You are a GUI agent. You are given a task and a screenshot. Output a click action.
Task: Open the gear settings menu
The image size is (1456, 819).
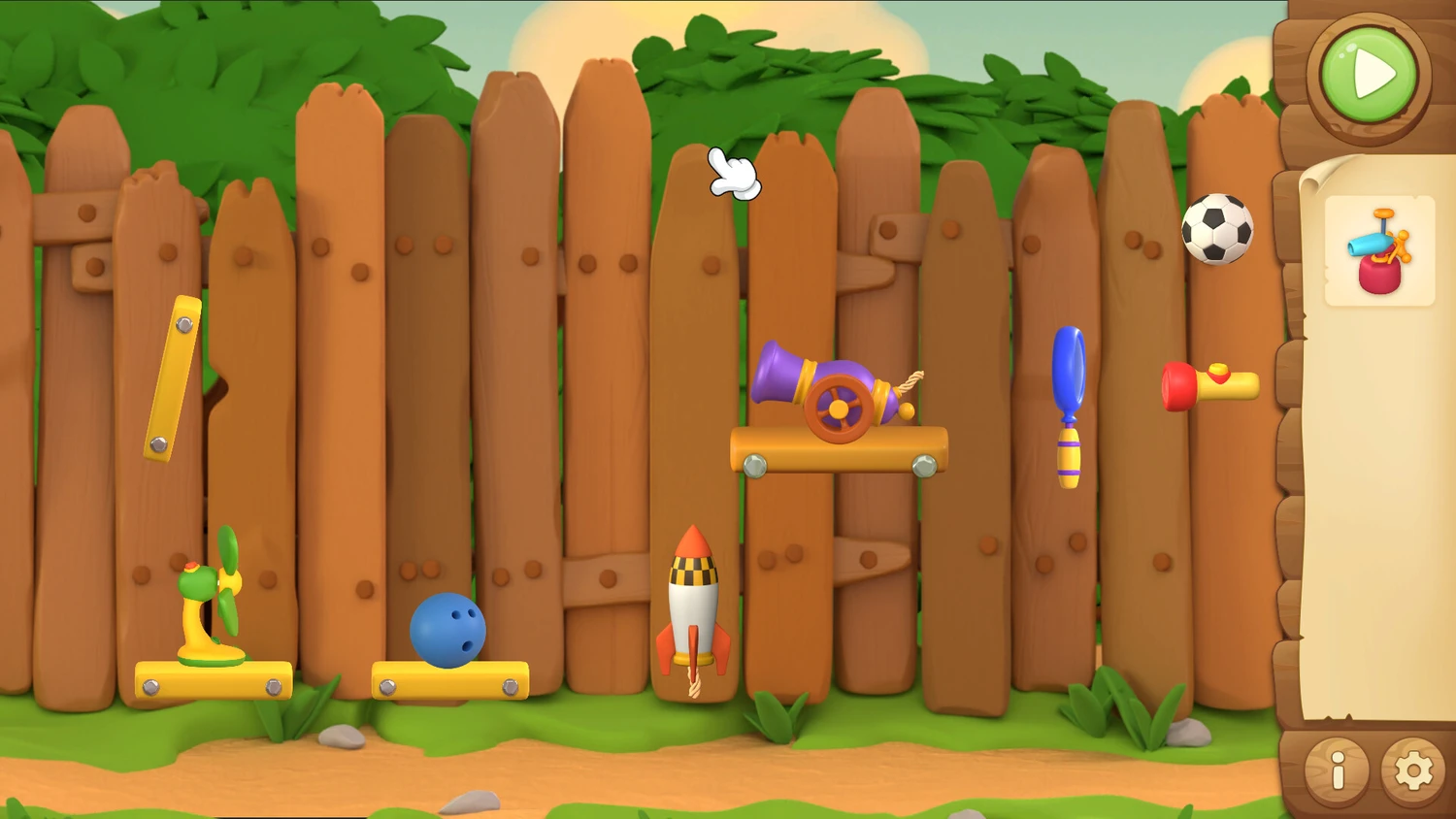(1413, 771)
